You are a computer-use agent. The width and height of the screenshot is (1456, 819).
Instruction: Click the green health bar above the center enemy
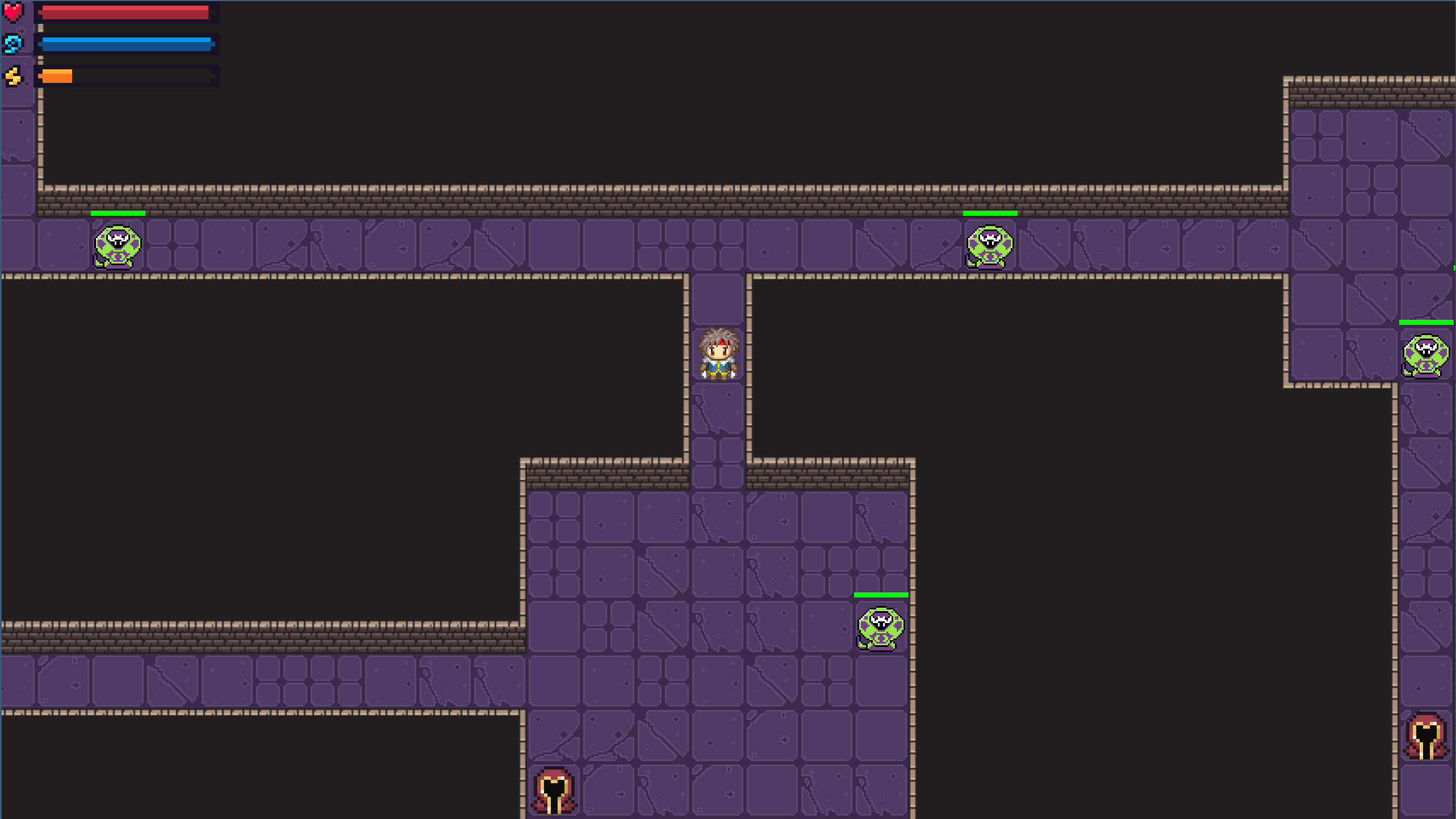(x=880, y=594)
